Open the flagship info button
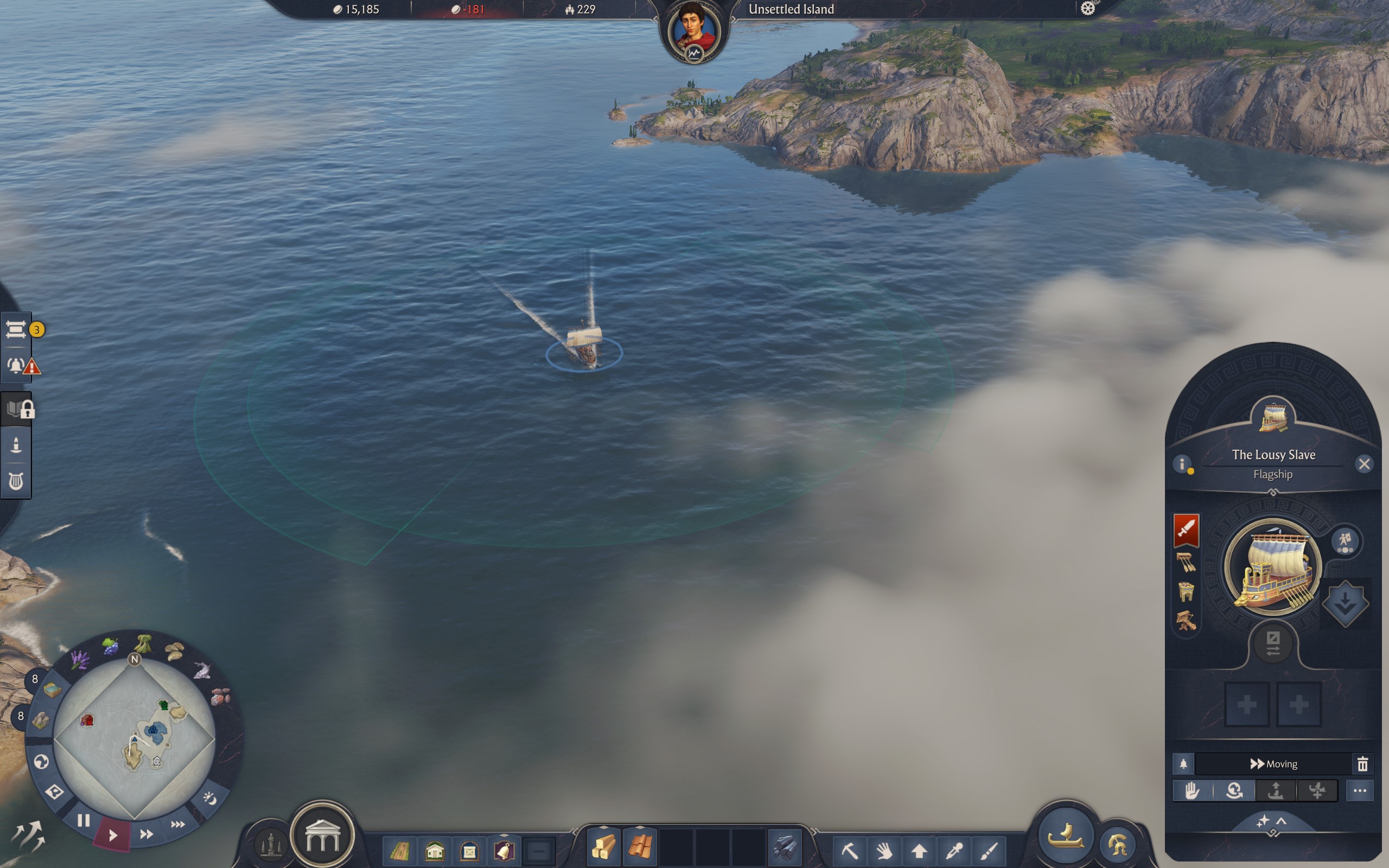The height and width of the screenshot is (868, 1389). [x=1182, y=464]
